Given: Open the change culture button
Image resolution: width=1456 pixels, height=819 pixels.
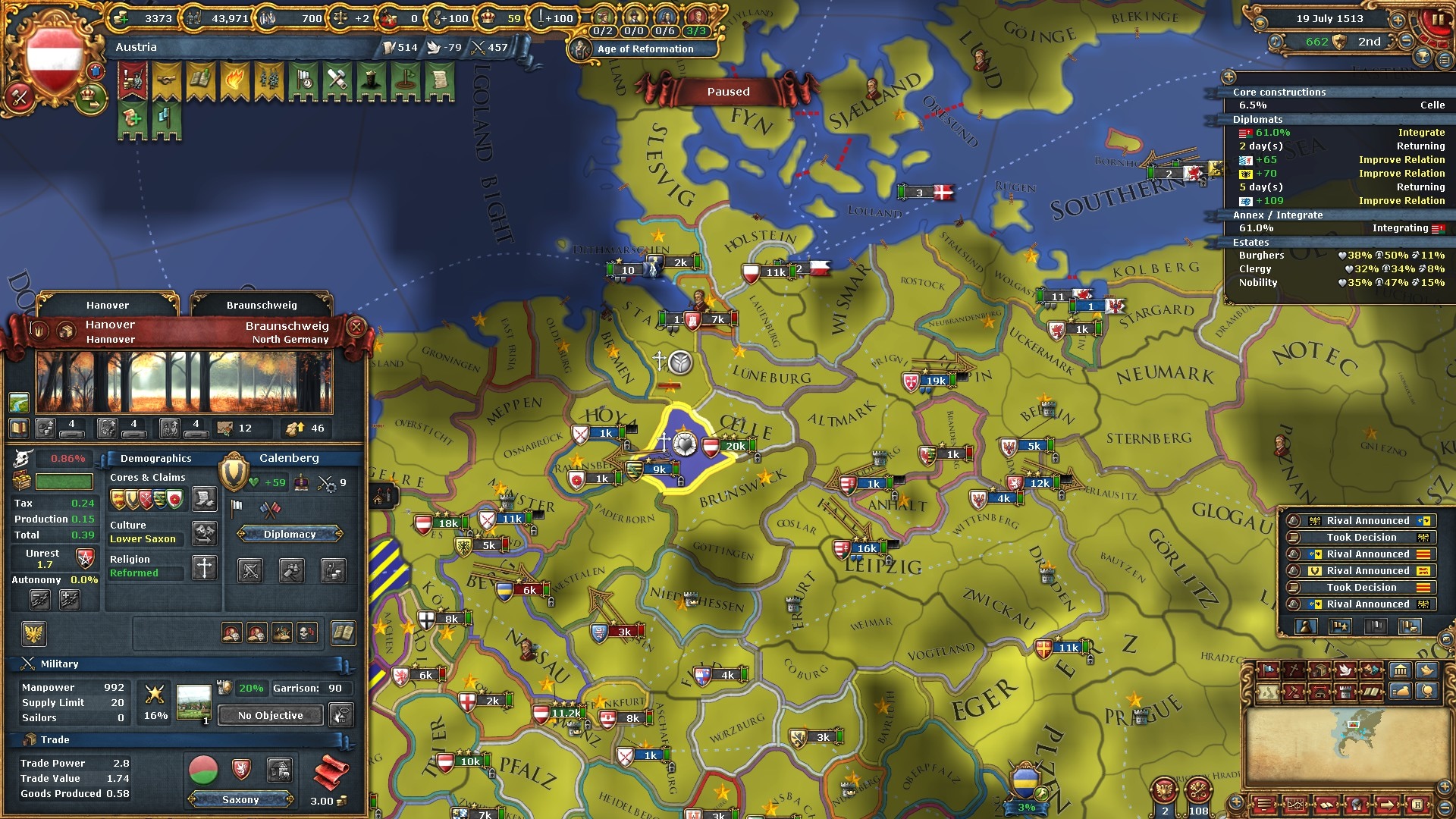Looking at the screenshot, I should tap(205, 533).
